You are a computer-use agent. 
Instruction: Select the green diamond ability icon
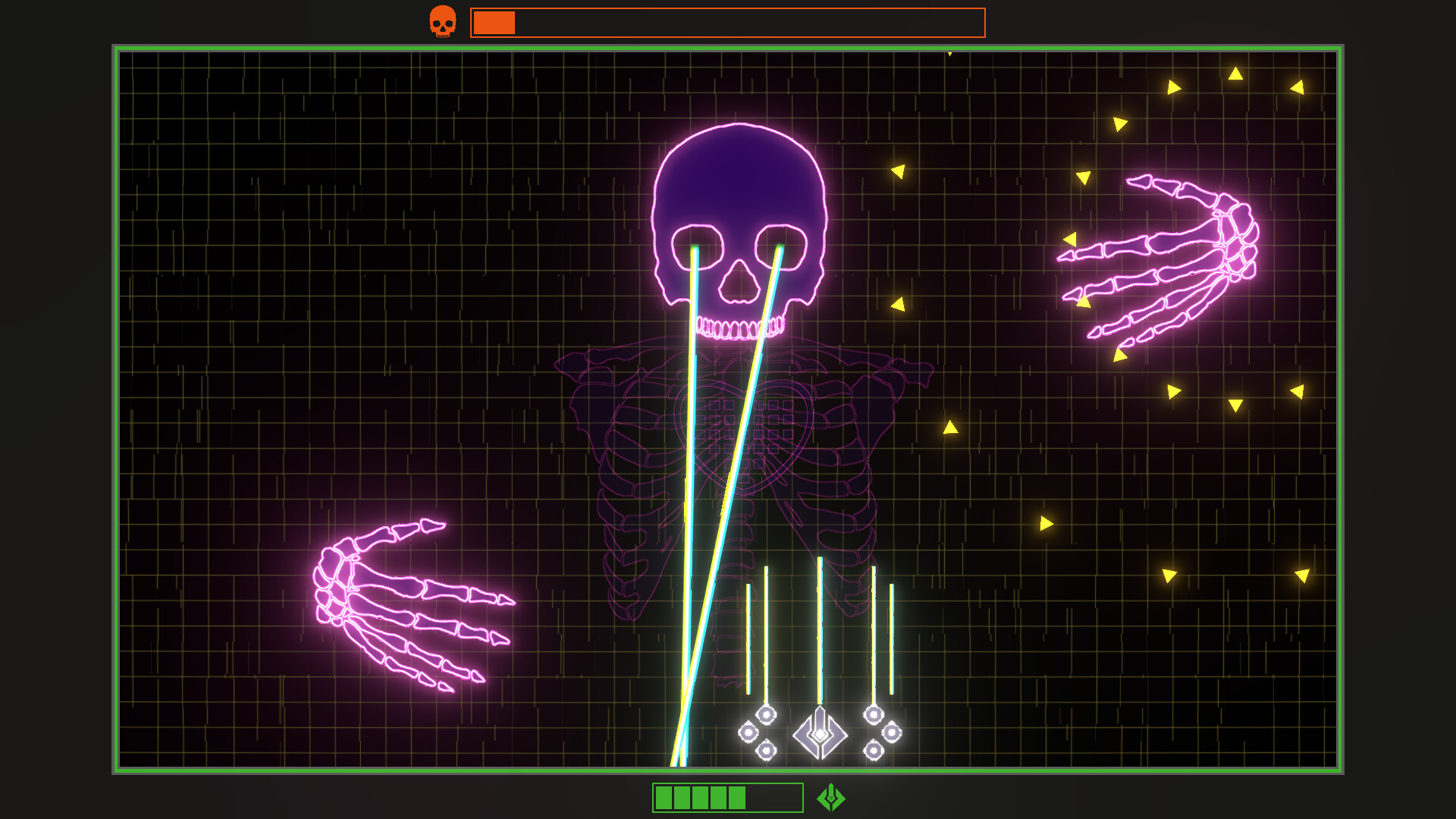831,798
